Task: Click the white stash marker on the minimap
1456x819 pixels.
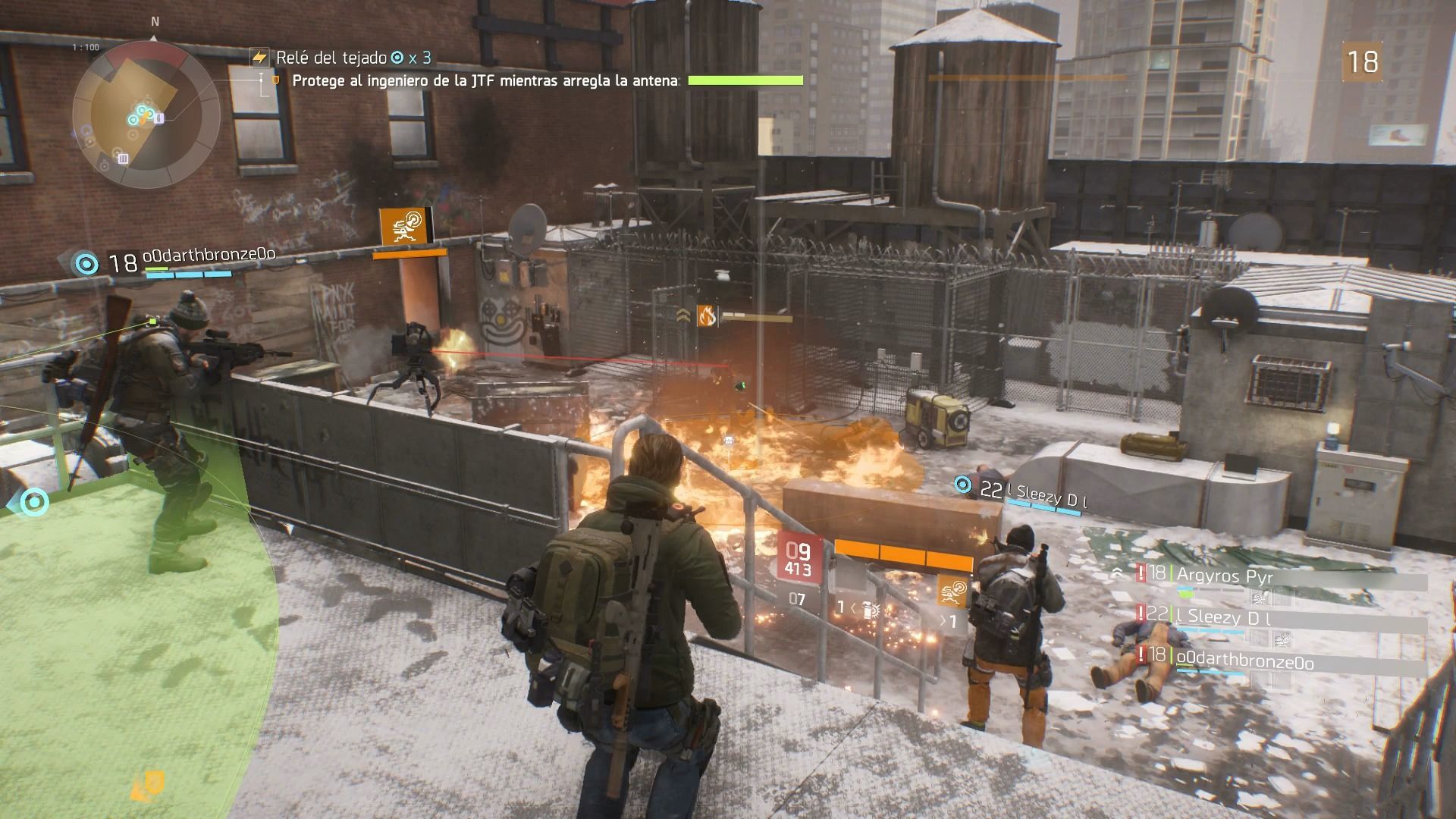Action: [x=123, y=158]
